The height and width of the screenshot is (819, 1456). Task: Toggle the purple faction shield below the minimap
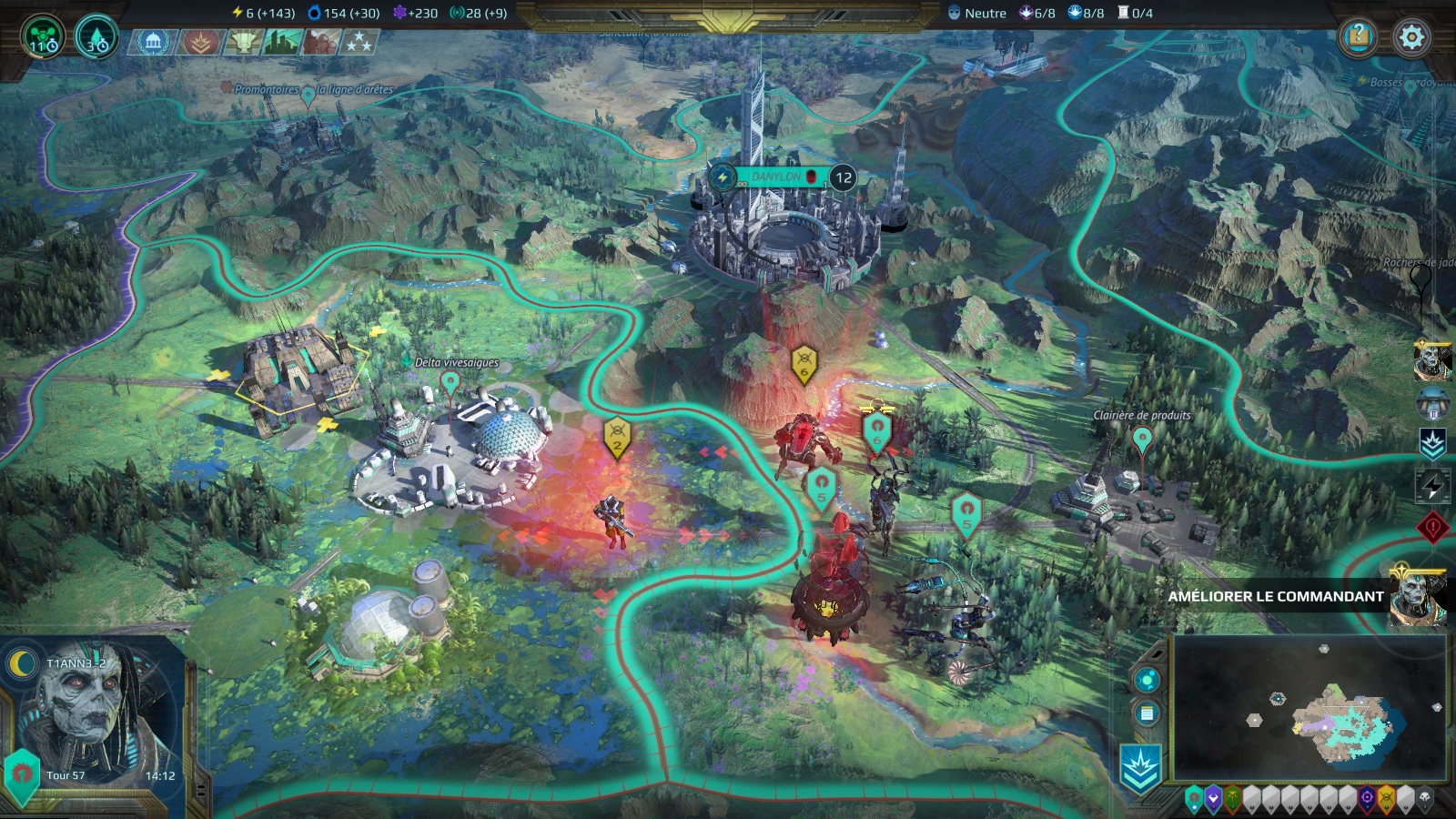(x=1214, y=800)
